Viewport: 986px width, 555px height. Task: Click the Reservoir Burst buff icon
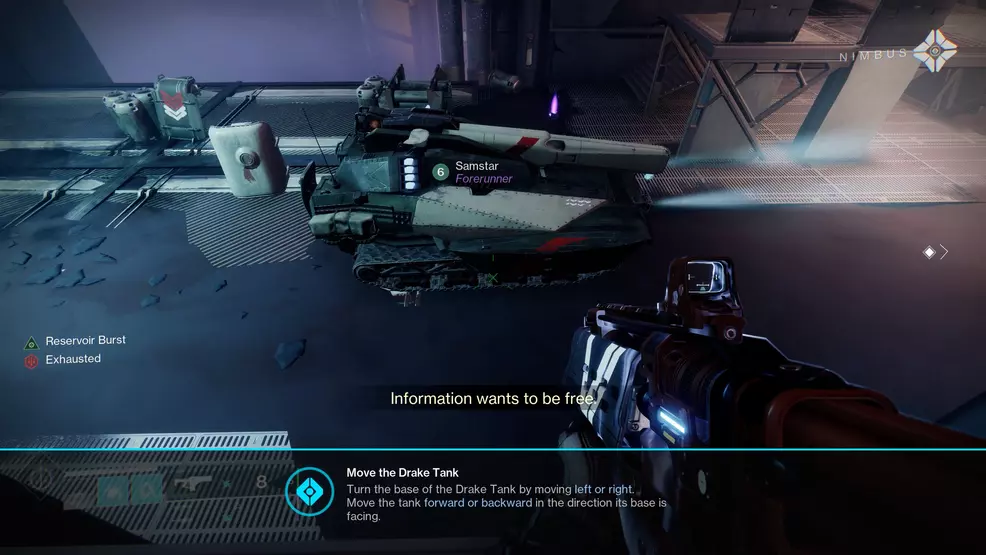coord(31,343)
